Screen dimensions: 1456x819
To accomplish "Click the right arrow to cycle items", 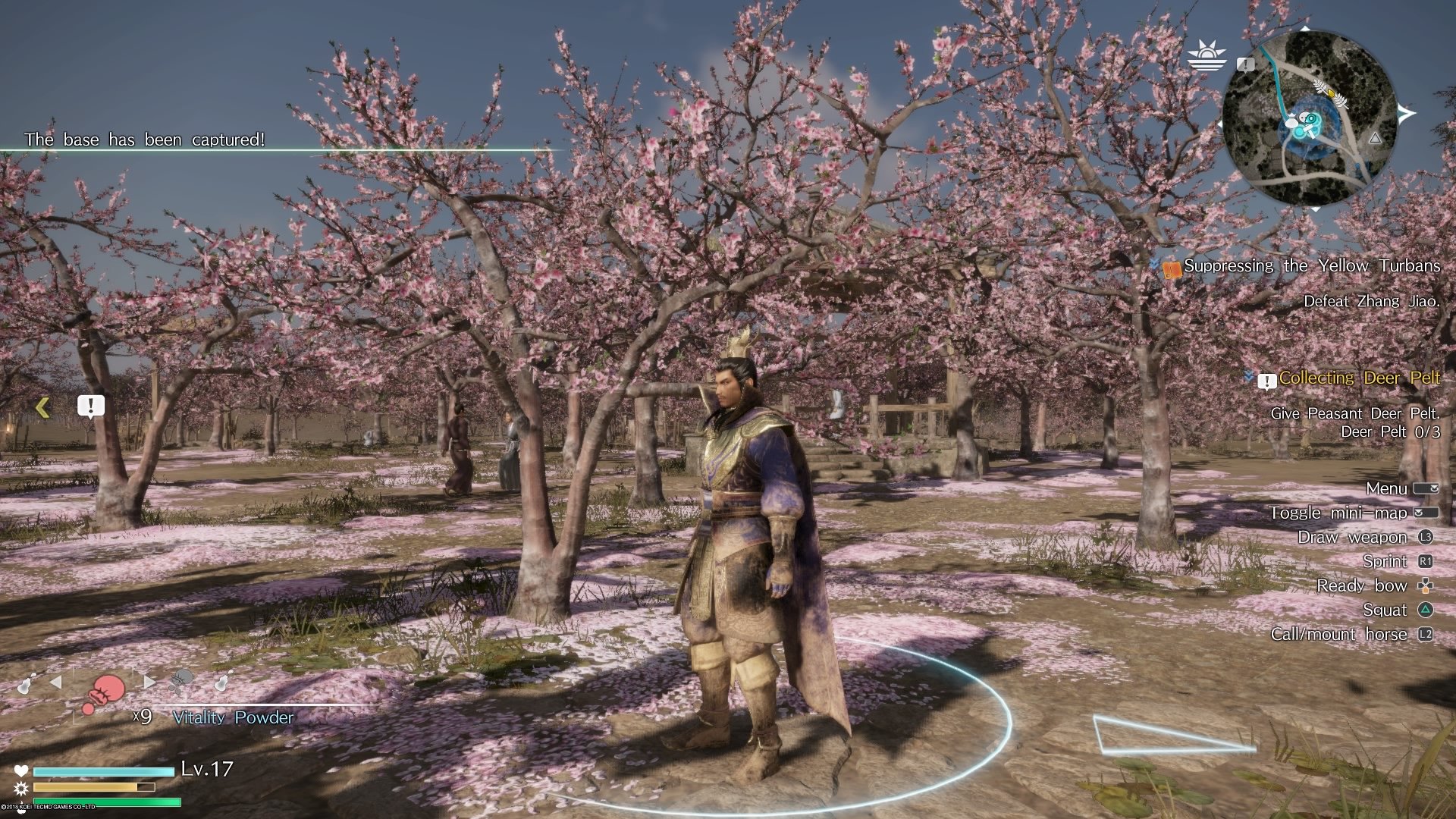I will coord(149,680).
